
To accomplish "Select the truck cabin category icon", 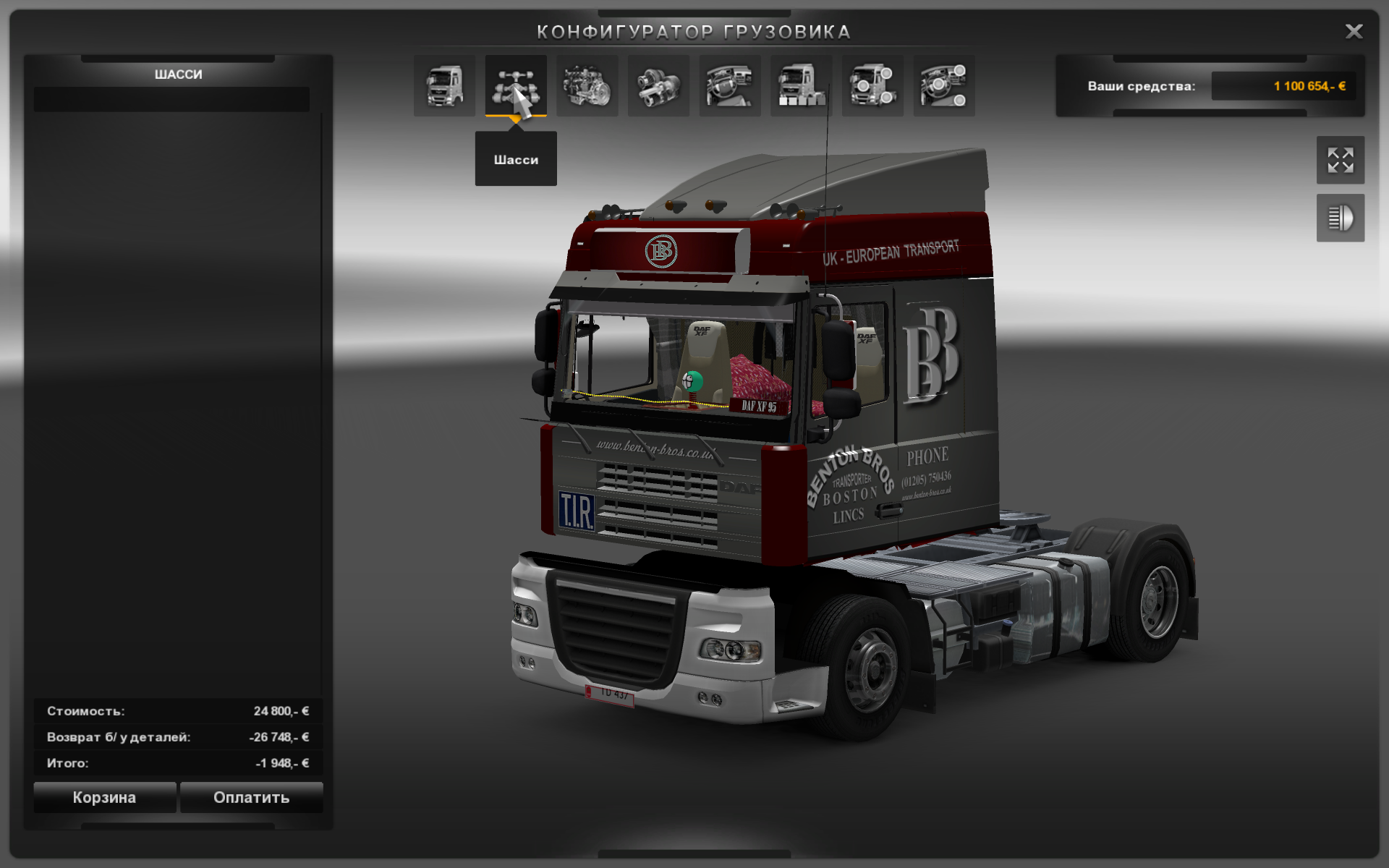I will [444, 86].
